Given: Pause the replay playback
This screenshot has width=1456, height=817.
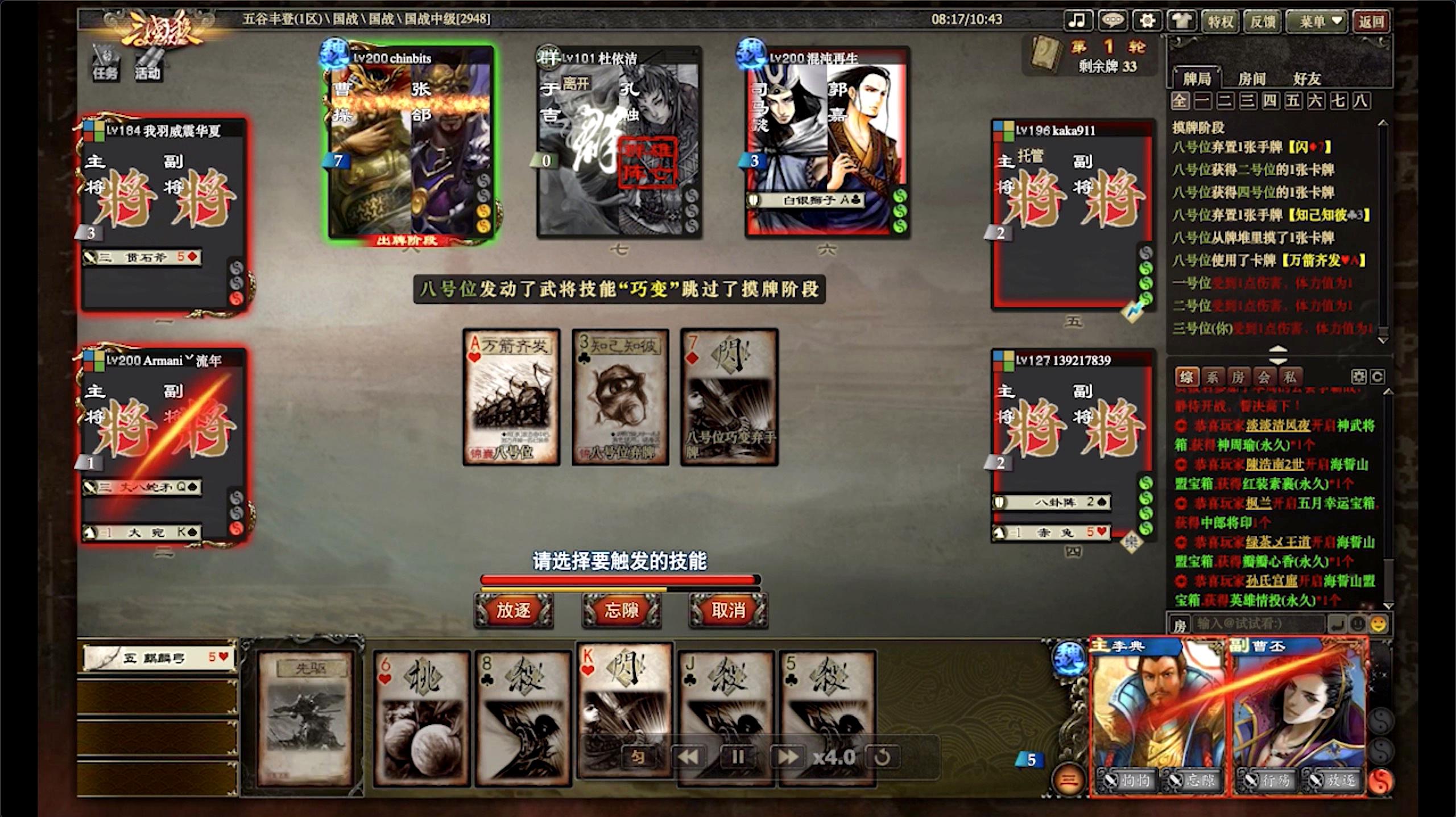Looking at the screenshot, I should tap(738, 757).
